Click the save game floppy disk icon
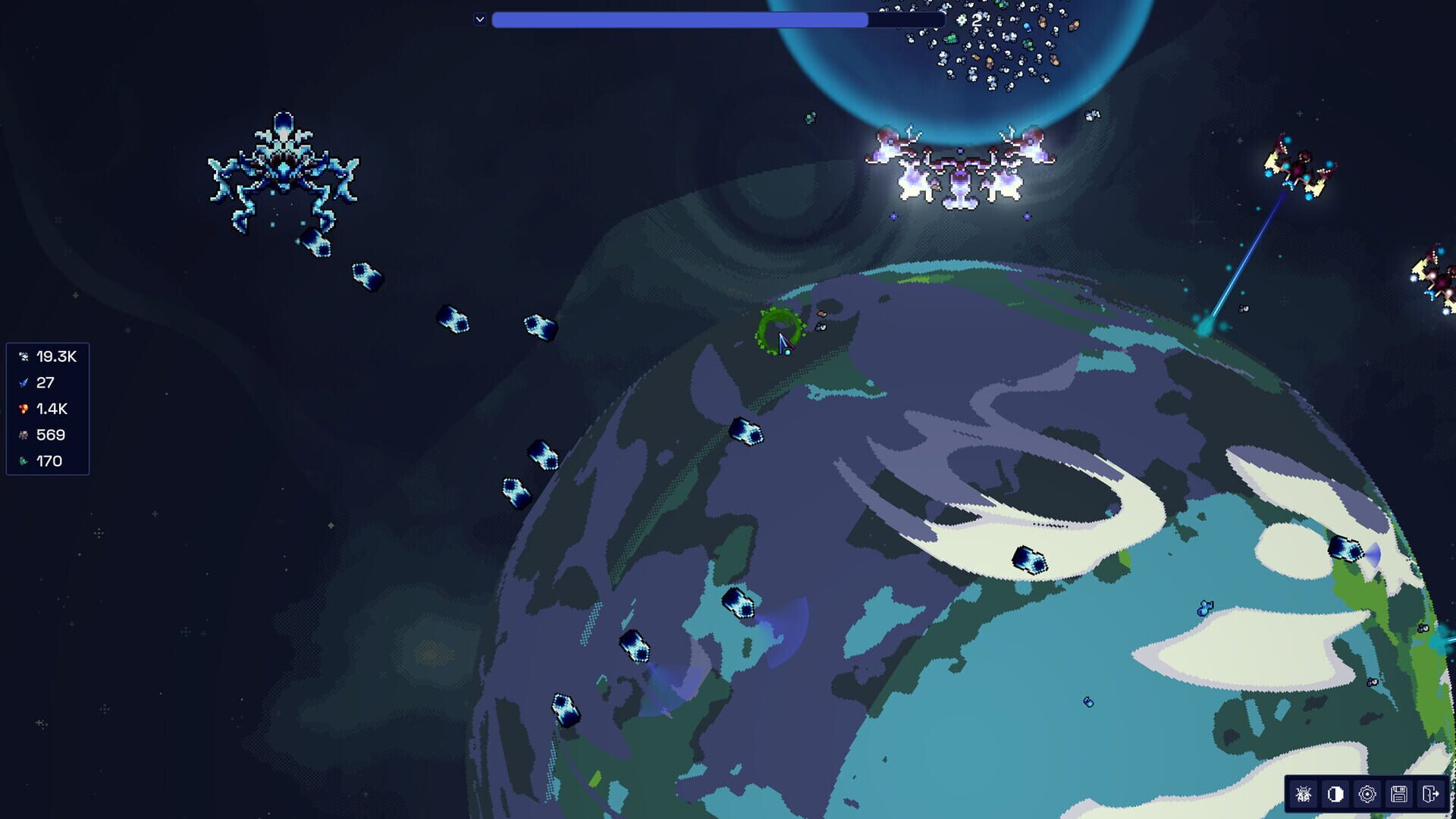 point(1401,795)
